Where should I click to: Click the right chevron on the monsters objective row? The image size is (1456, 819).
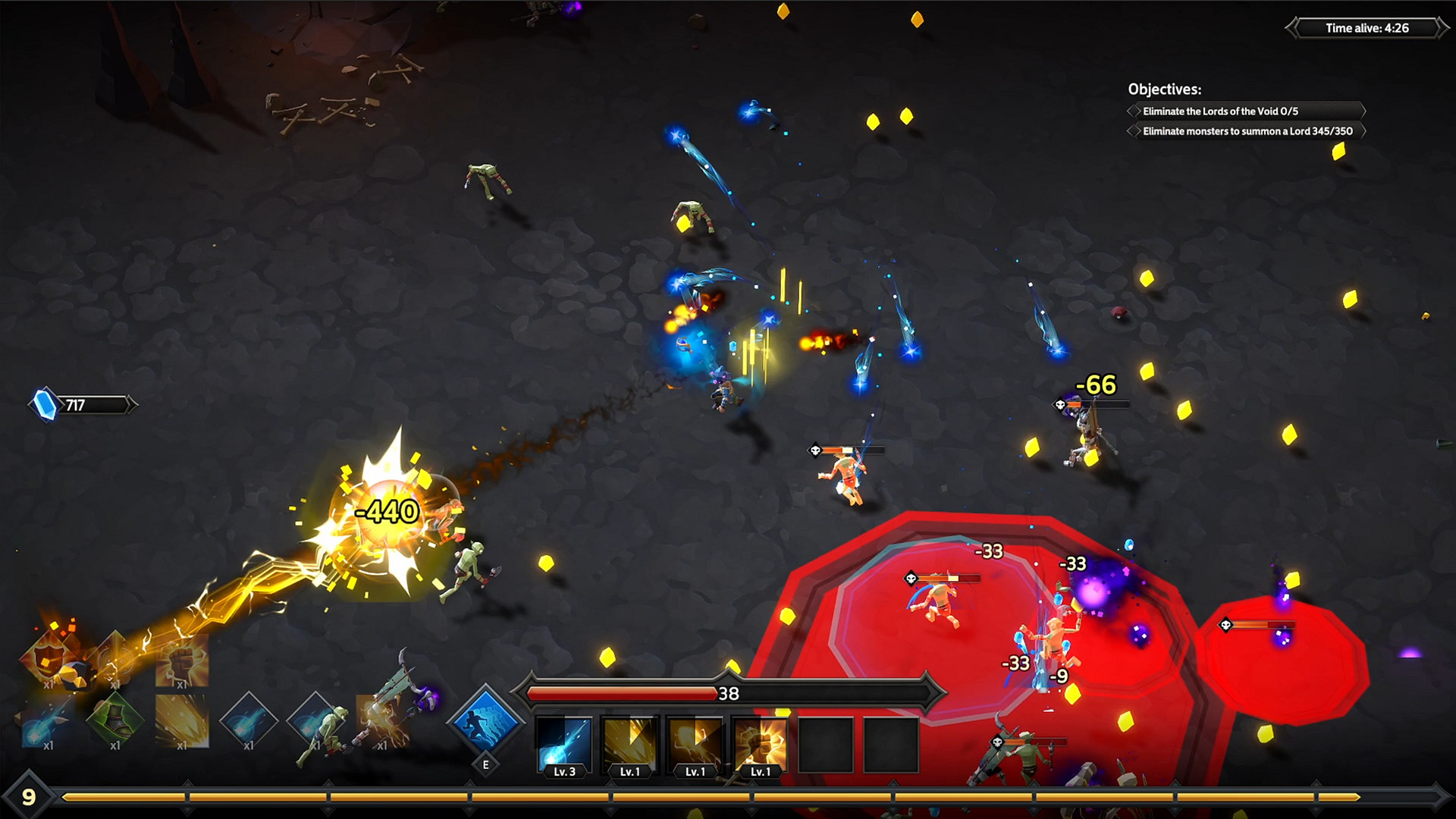[x=1366, y=131]
